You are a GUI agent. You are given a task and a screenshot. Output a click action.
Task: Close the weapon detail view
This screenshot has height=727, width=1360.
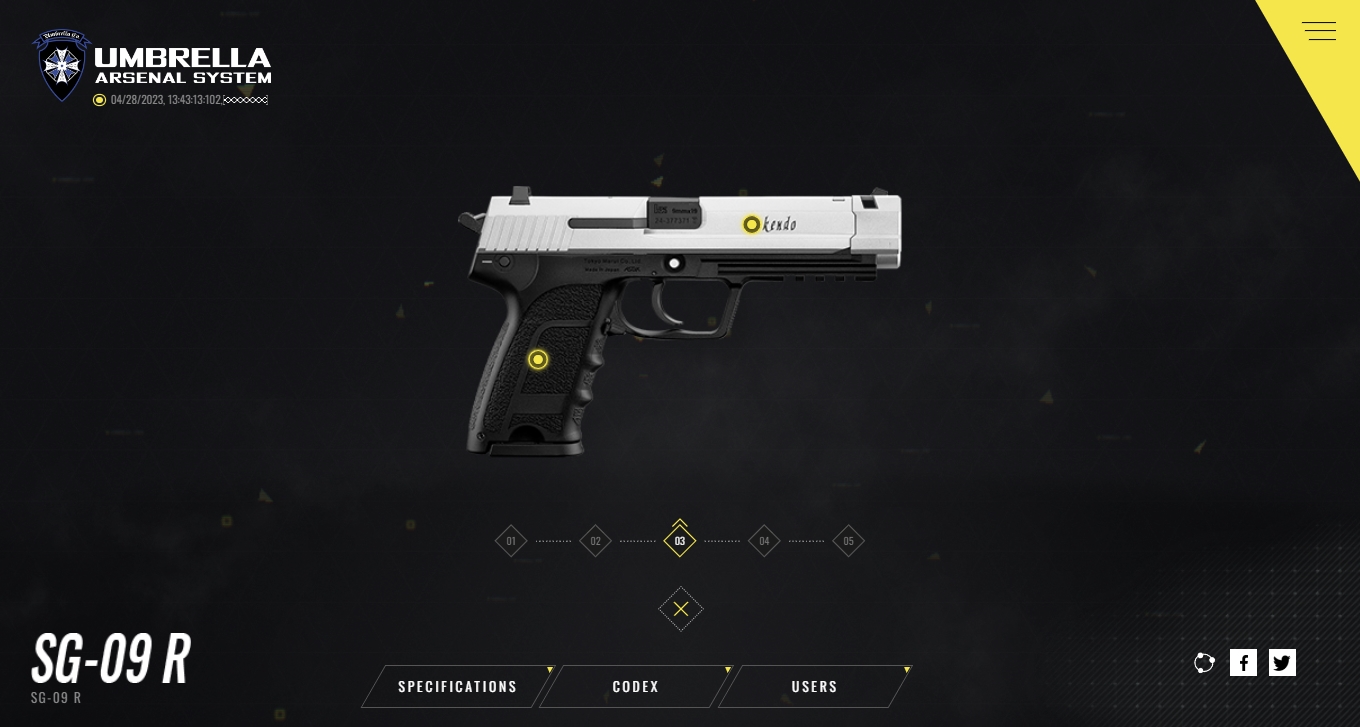tap(681, 609)
